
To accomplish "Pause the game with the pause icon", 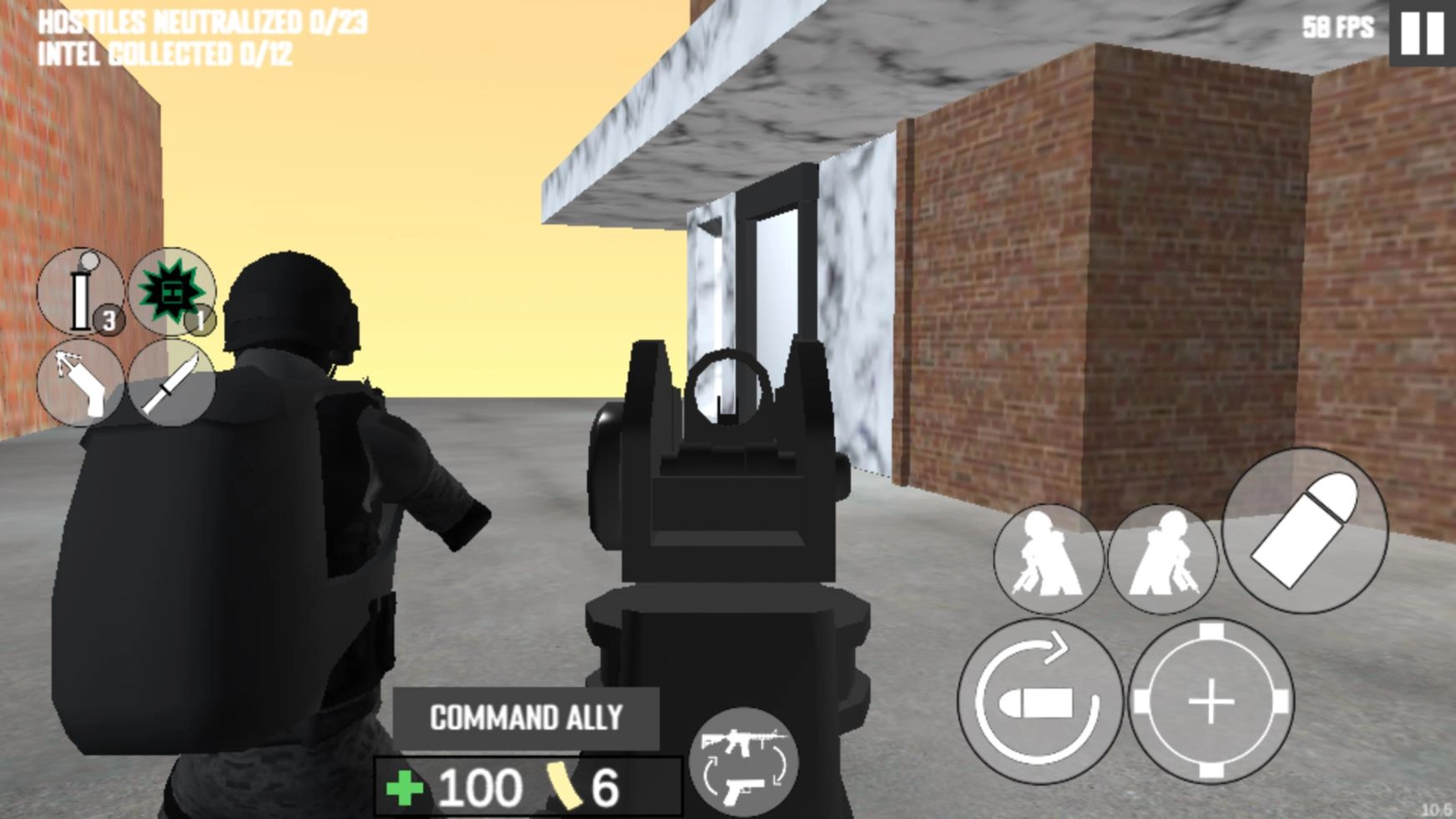I will [1421, 35].
